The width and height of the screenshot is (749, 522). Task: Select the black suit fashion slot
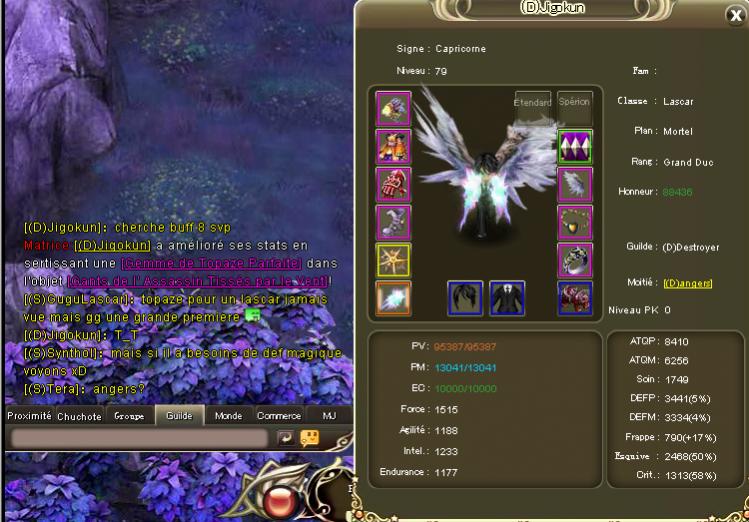tap(507, 297)
